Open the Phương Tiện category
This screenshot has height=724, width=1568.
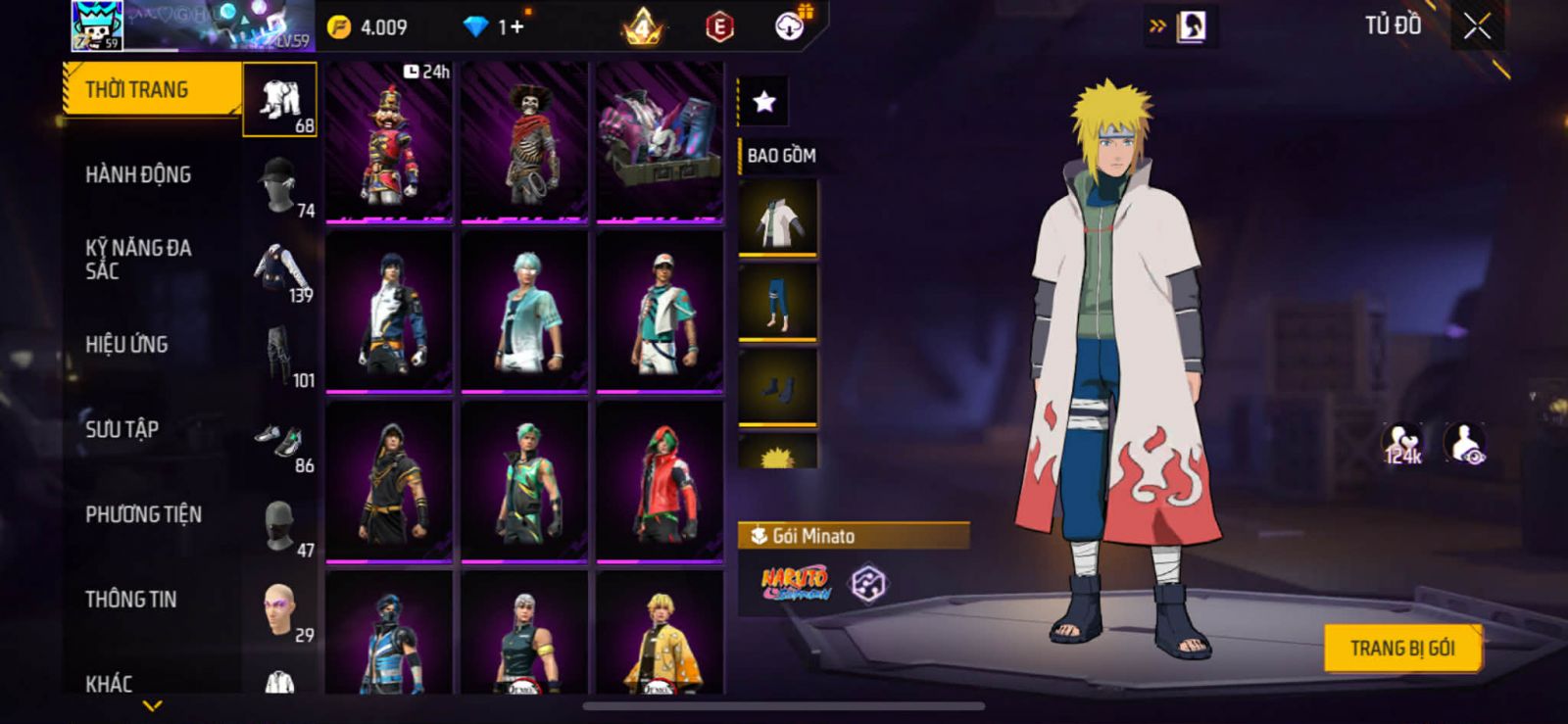click(x=143, y=514)
